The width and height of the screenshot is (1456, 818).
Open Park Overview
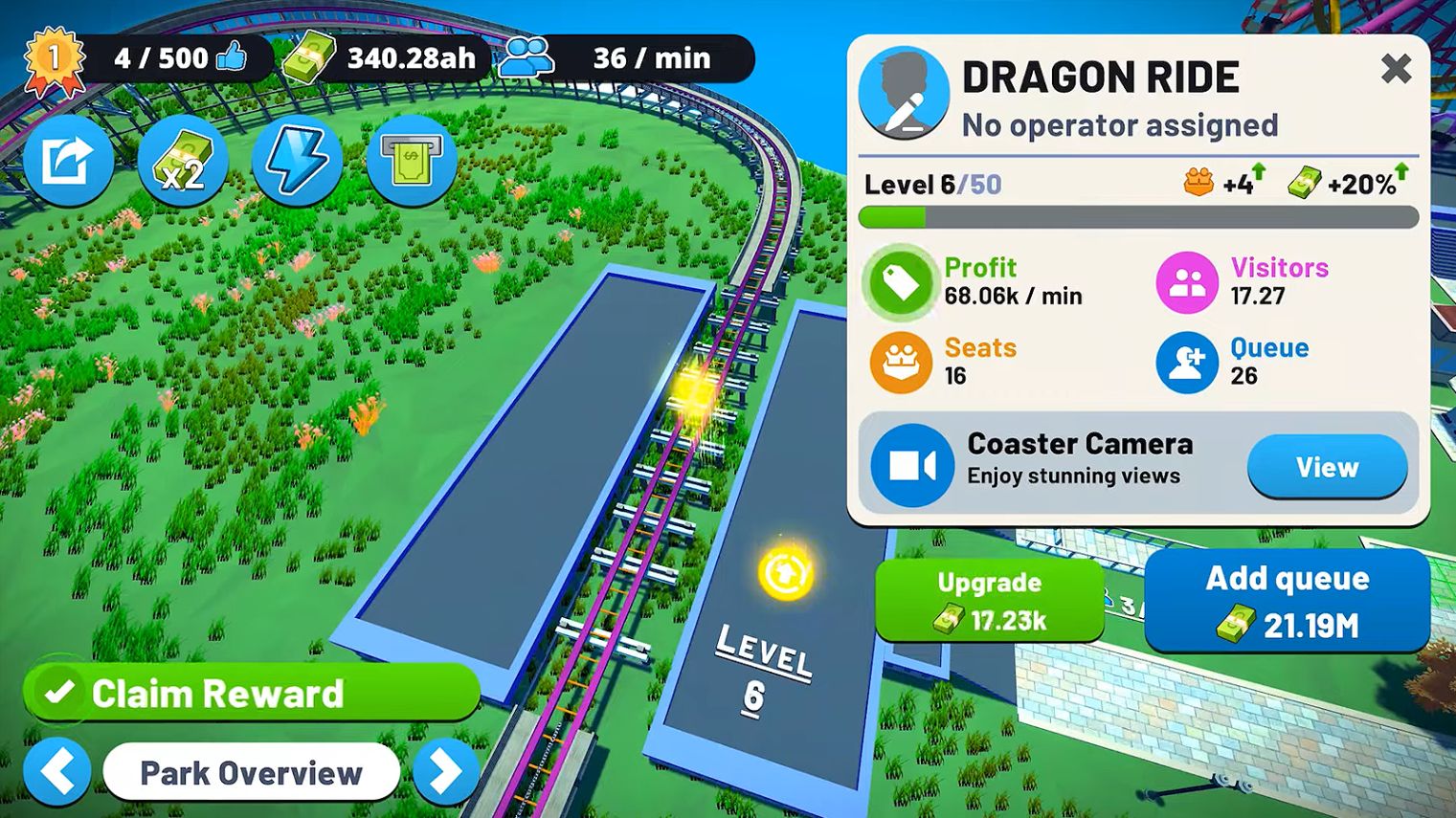click(252, 772)
